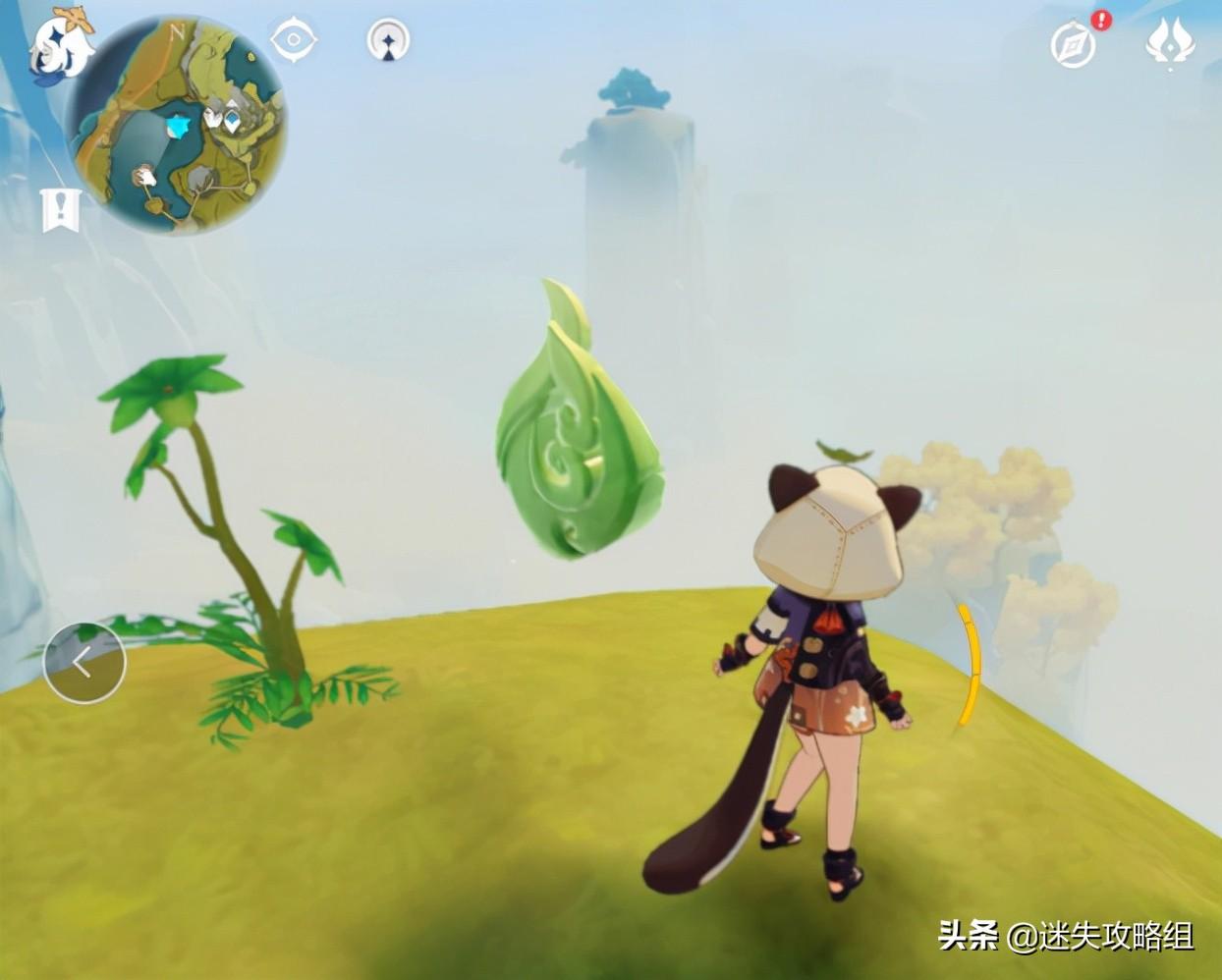Tap the round left-arrow button
This screenshot has height=980, width=1222.
(x=84, y=662)
